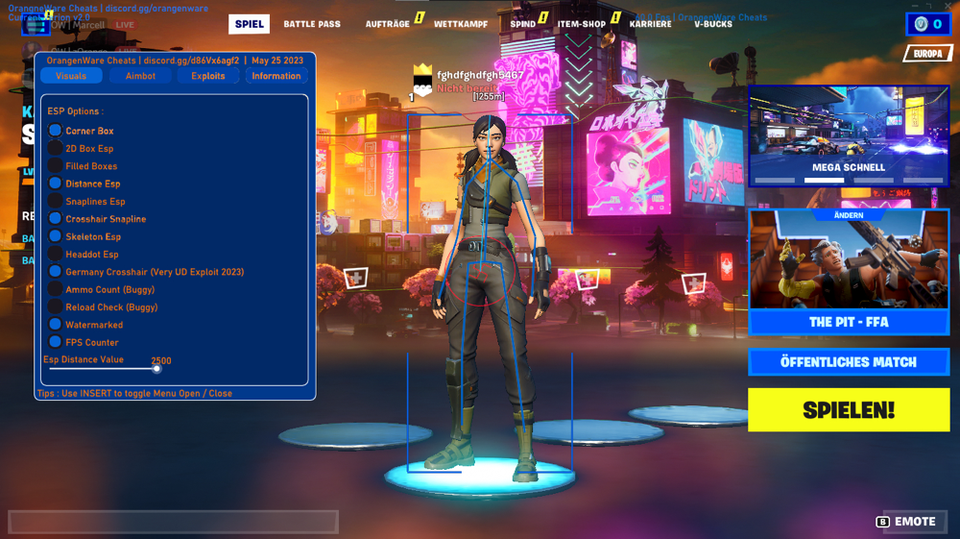Viewport: 960px width, 539px height.
Task: Go to the WETTKAMPF tab
Action: click(461, 24)
